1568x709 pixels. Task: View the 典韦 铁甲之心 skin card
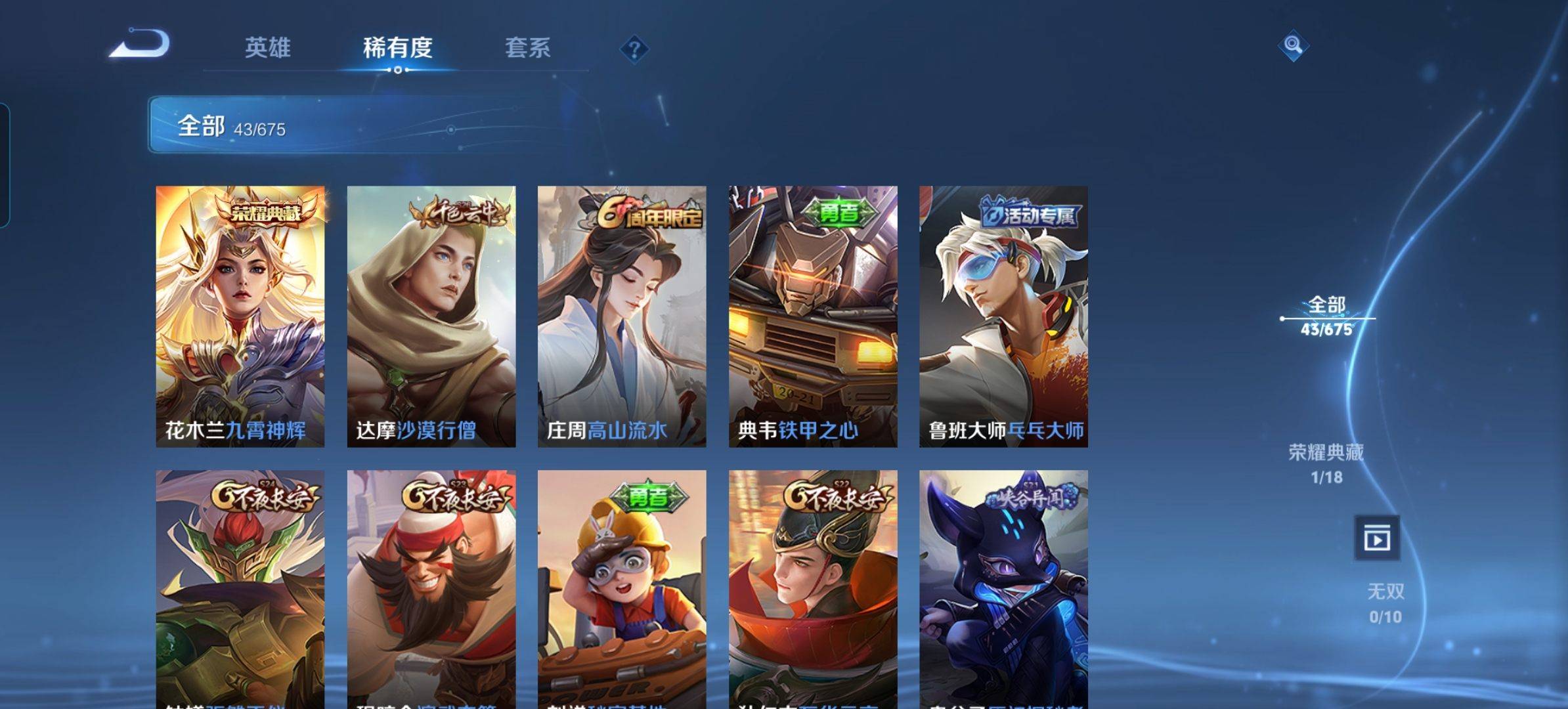[x=813, y=316]
